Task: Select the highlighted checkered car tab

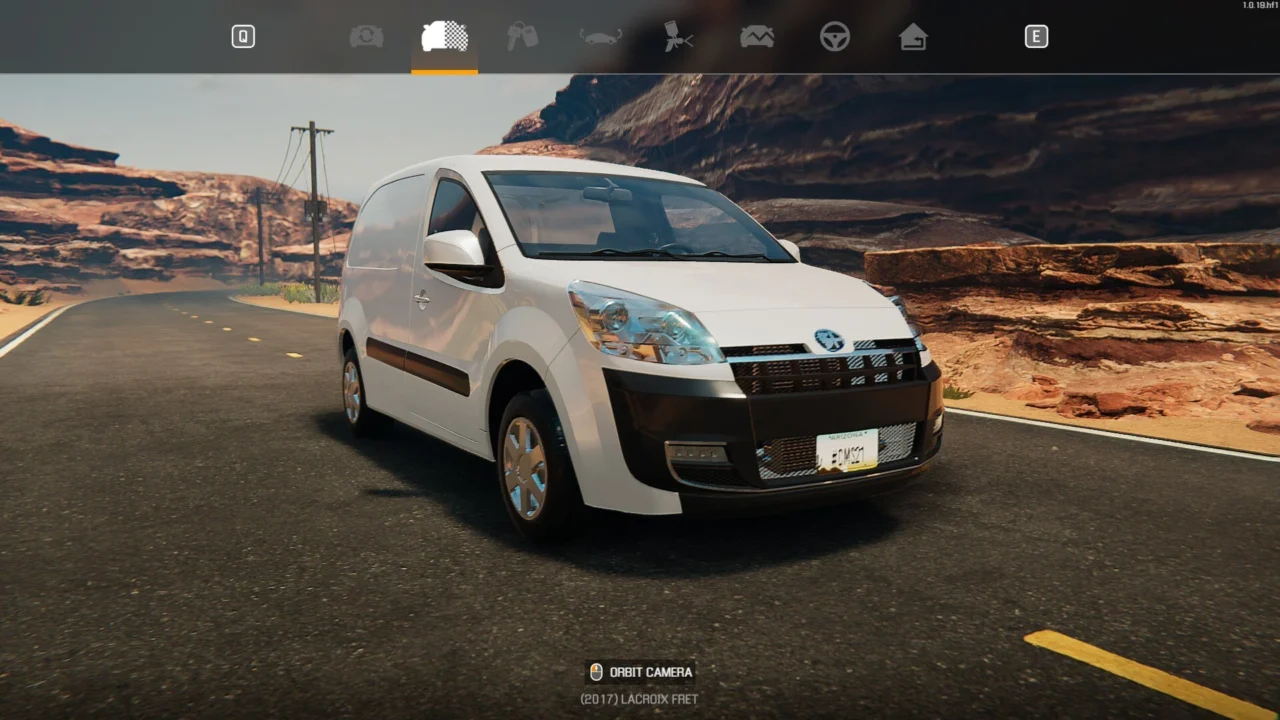Action: coord(444,37)
